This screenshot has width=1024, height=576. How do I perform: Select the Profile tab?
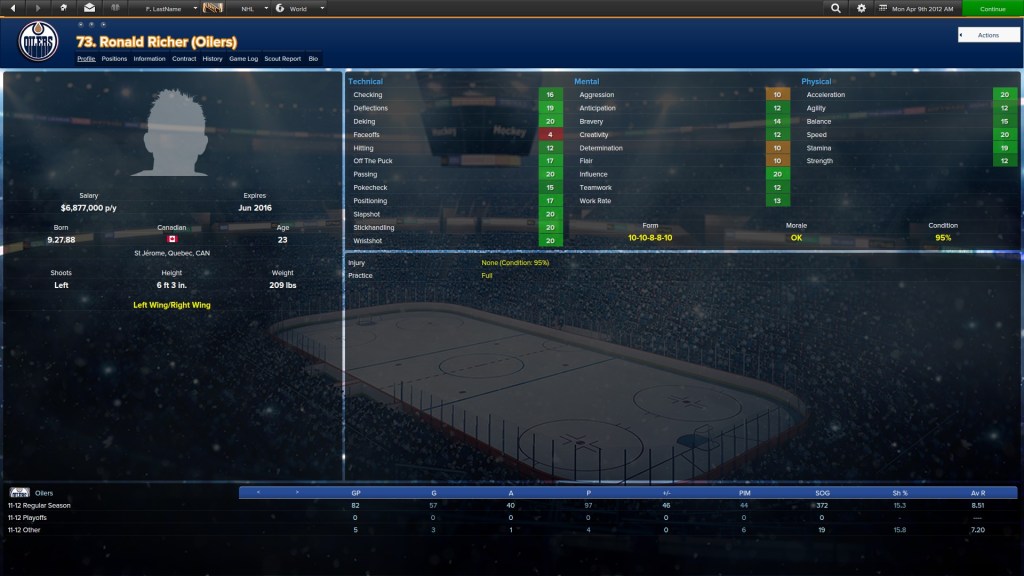click(86, 59)
